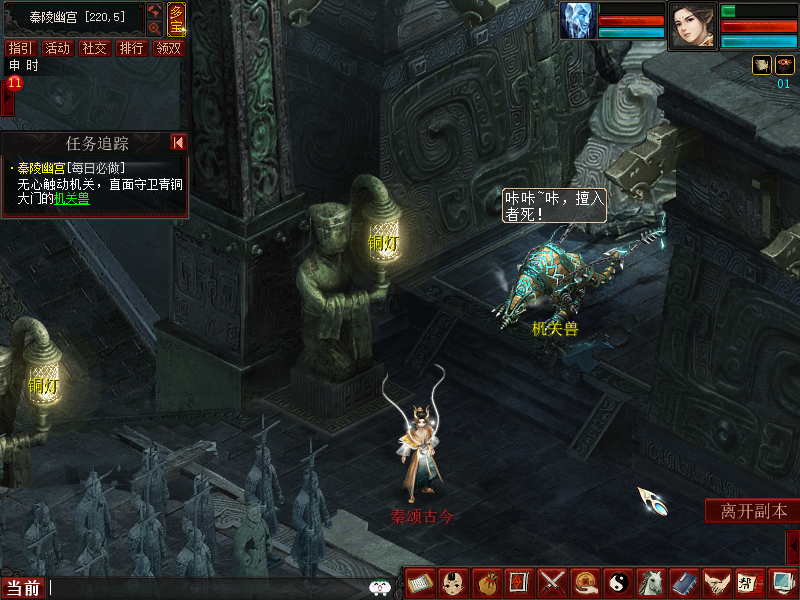Screen dimensions: 800x600
Task: Show the 排行 rankings
Action: [x=131, y=48]
